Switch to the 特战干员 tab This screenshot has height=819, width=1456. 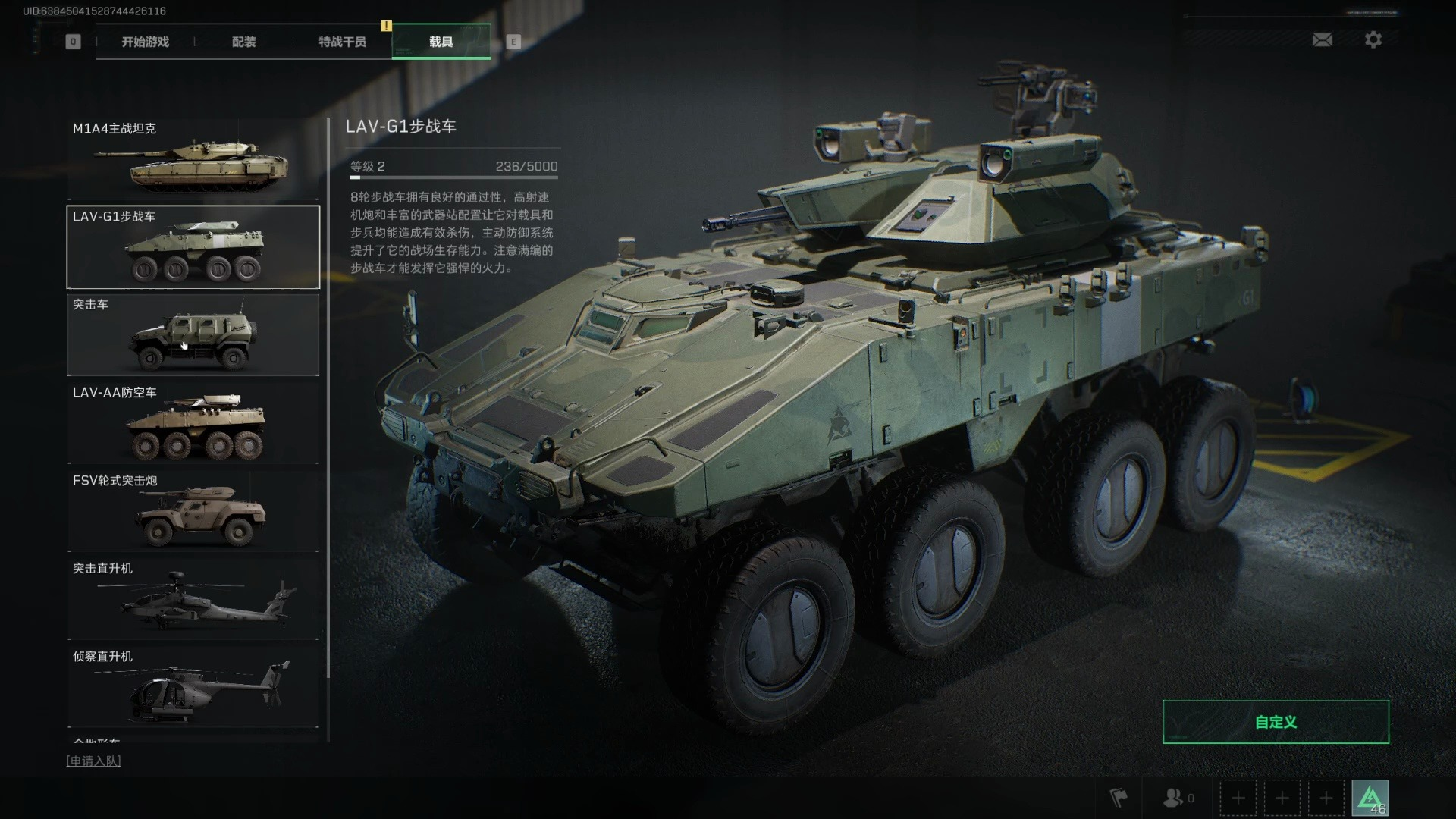click(x=340, y=42)
